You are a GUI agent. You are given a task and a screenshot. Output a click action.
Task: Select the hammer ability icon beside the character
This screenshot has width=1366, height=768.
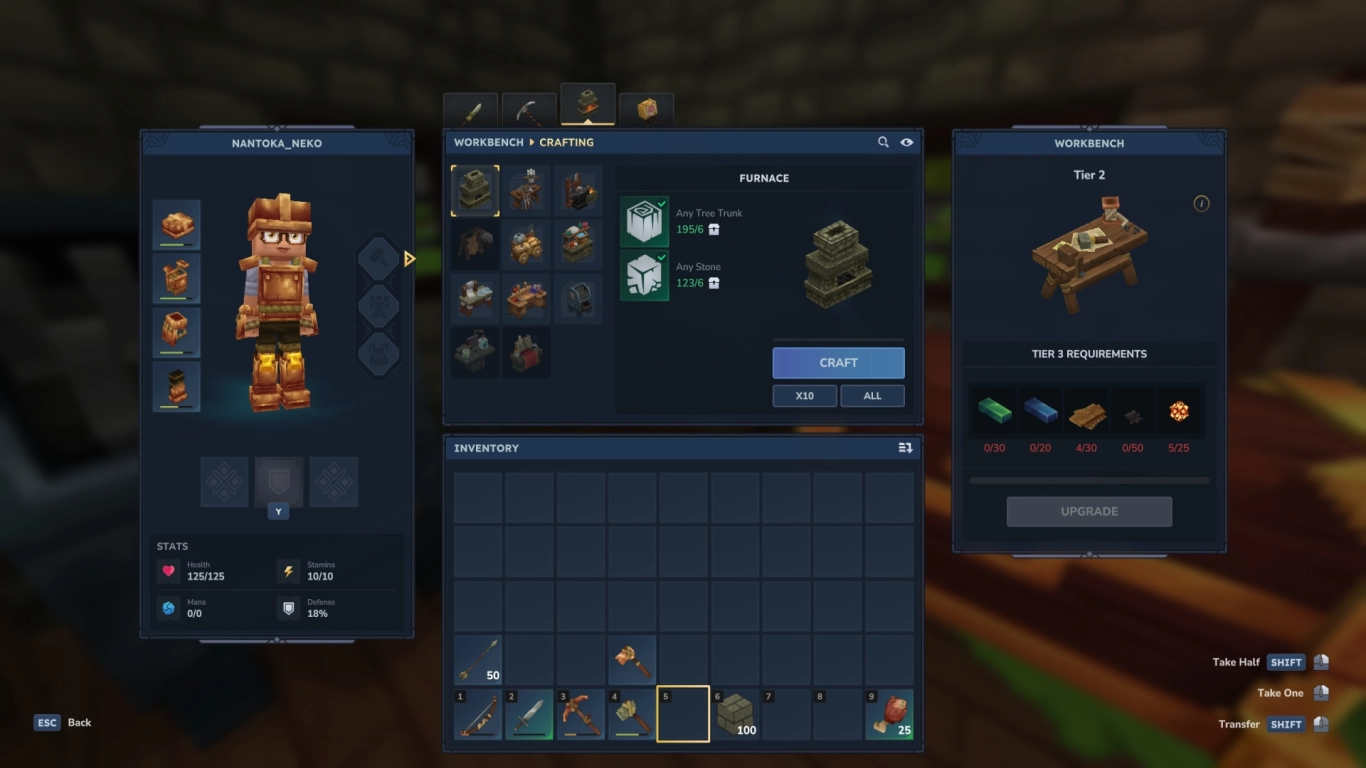(x=378, y=257)
